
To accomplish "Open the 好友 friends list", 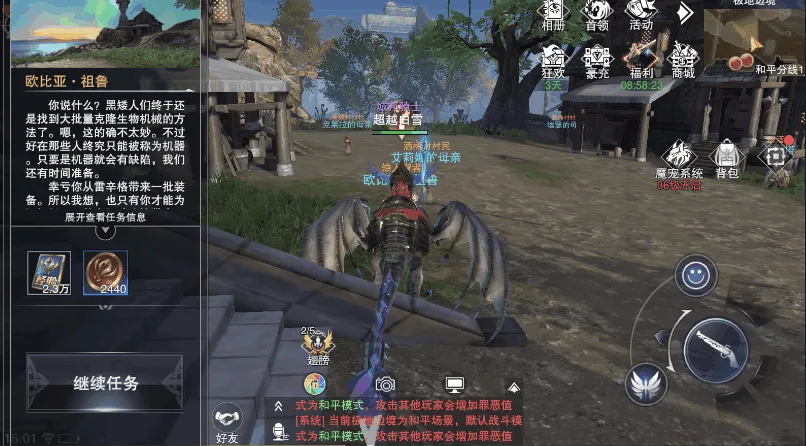I will click(227, 422).
